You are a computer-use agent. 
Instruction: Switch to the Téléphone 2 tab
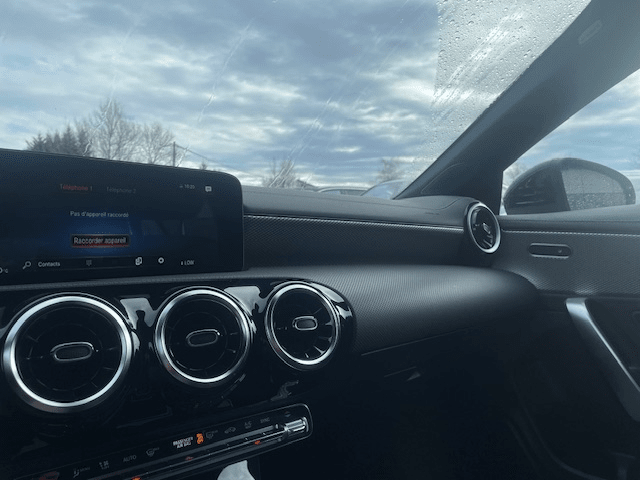pyautogui.click(x=123, y=189)
